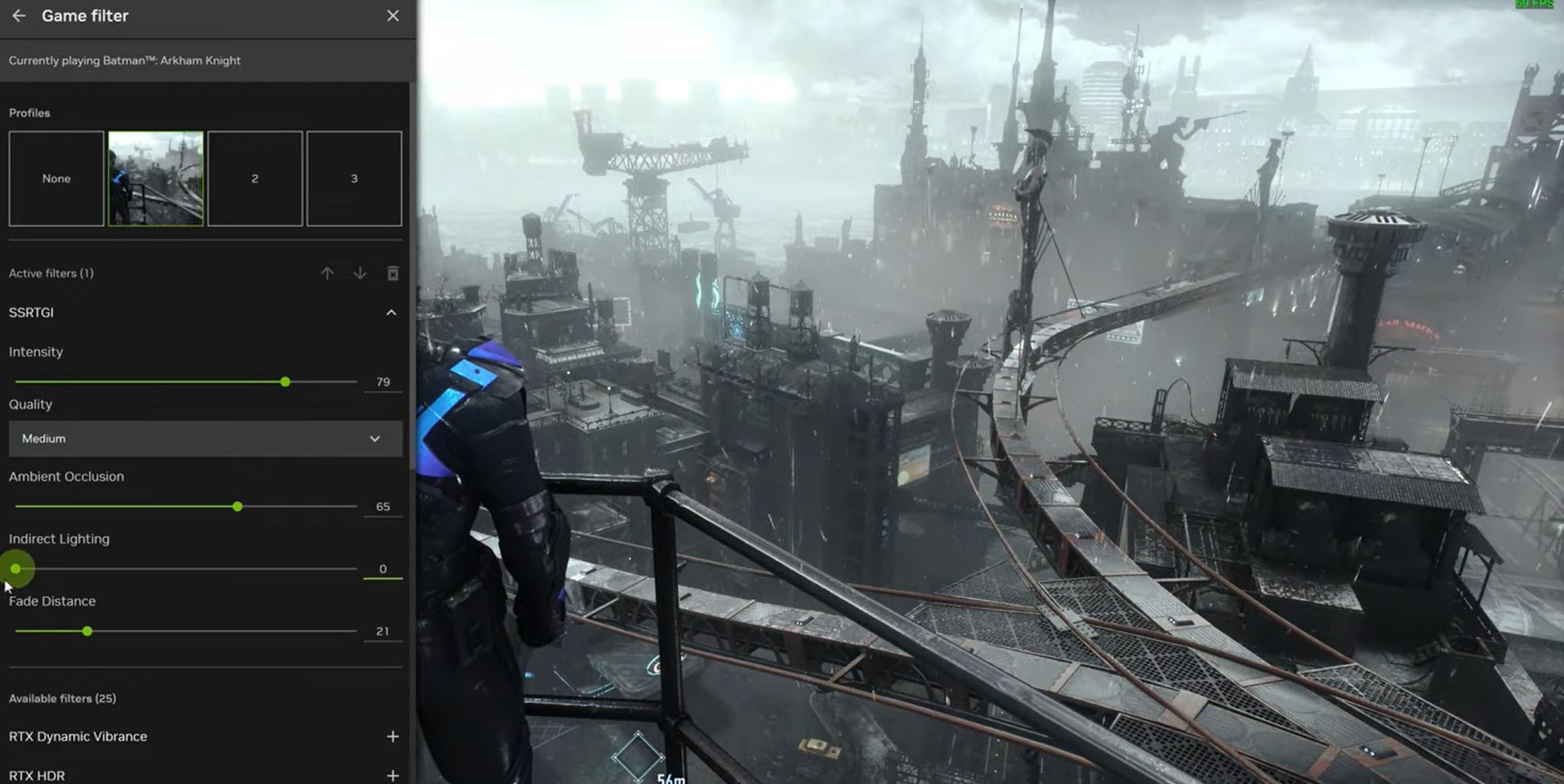Select the Fade Distance value field showing 21

pos(382,631)
